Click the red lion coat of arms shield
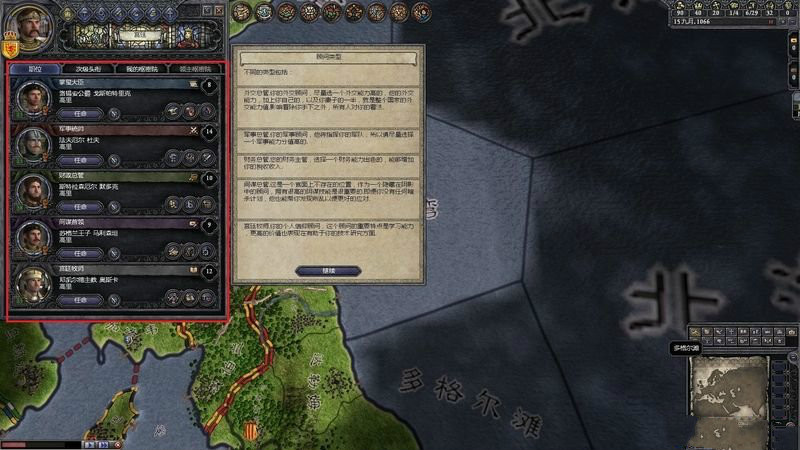 tap(12, 47)
